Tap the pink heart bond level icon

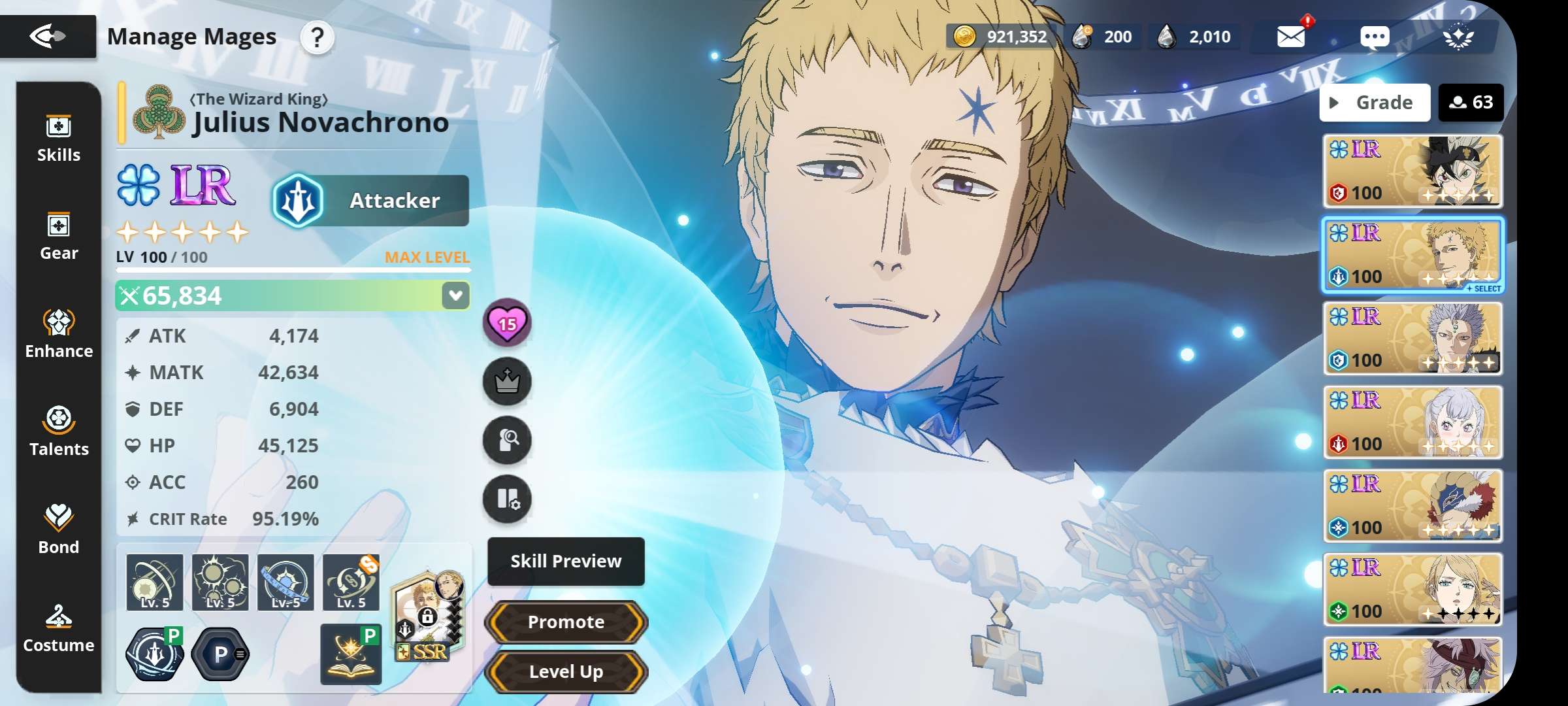click(507, 323)
